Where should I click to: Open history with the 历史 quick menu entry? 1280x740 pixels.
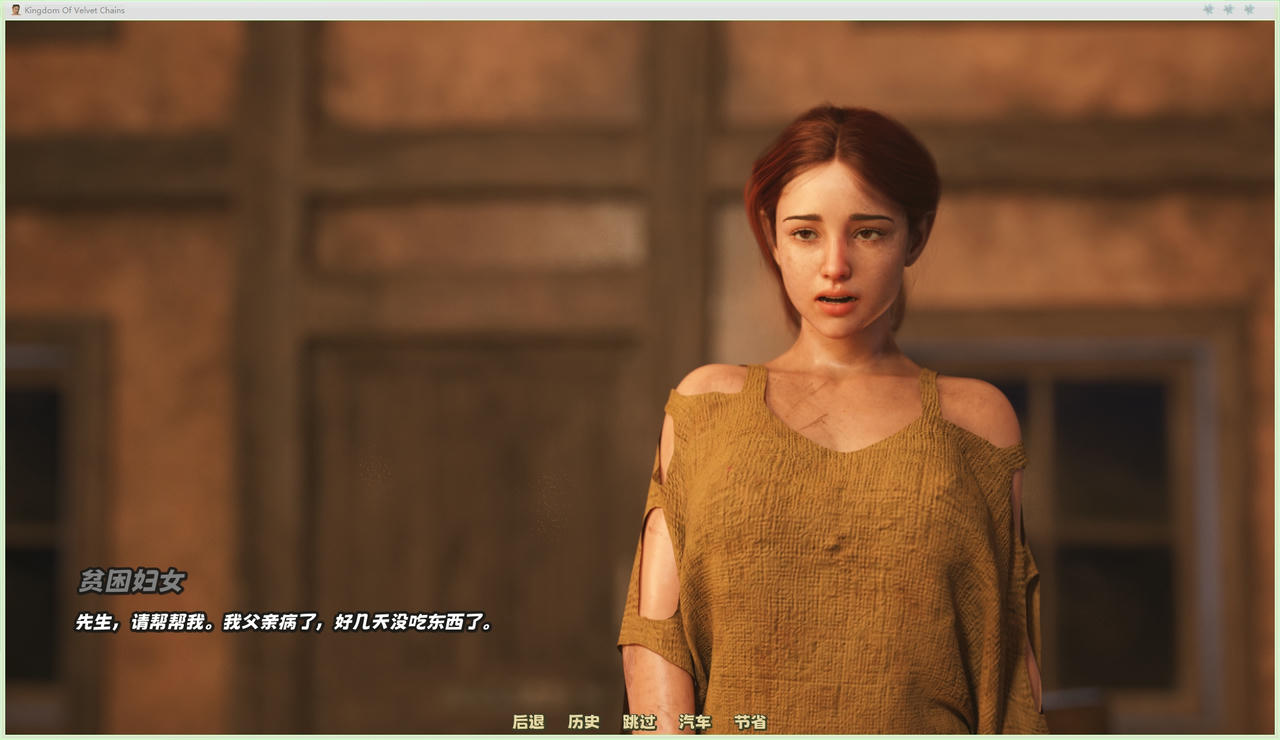point(583,722)
